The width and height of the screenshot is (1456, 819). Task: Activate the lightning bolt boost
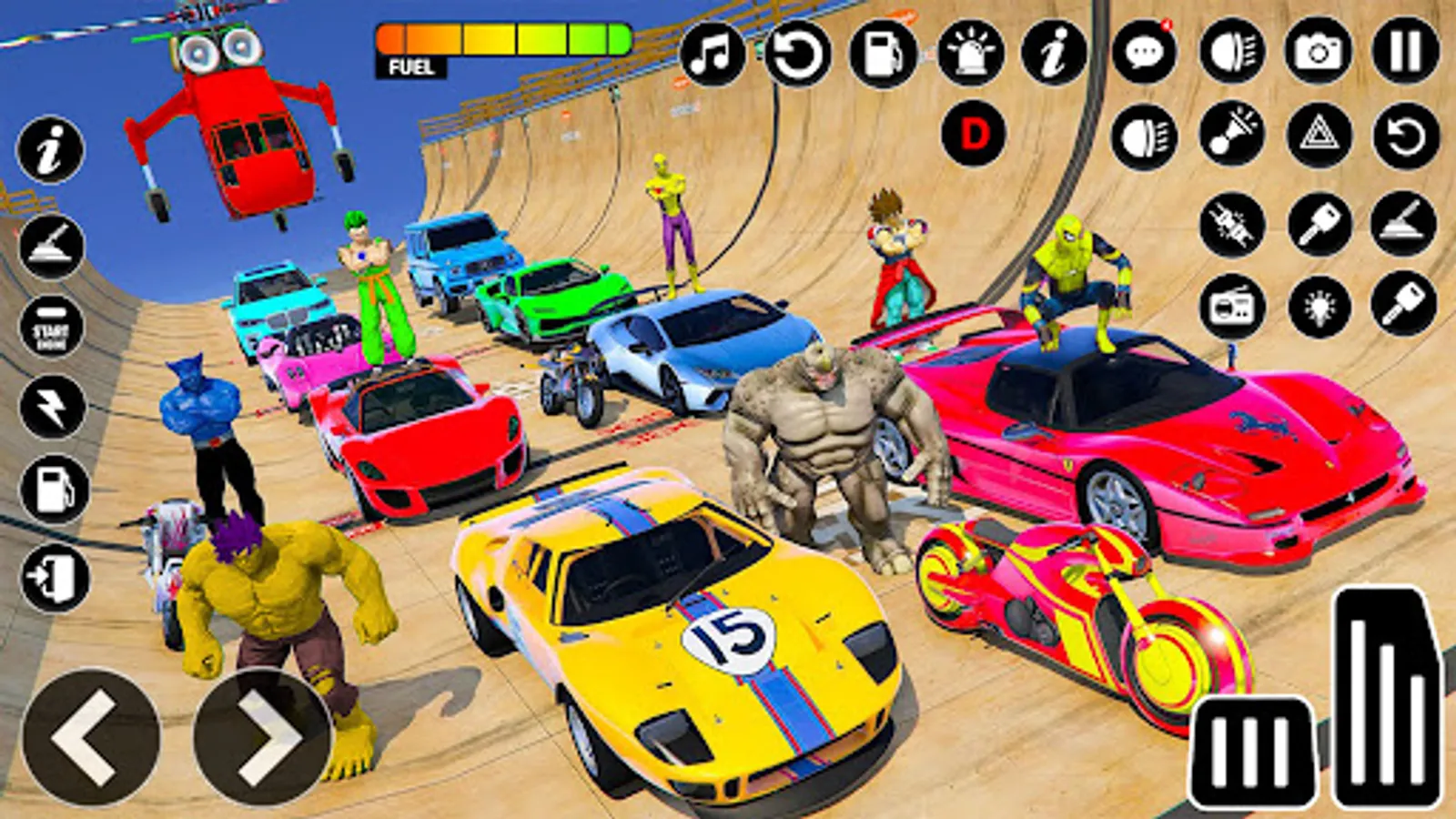pyautogui.click(x=52, y=408)
